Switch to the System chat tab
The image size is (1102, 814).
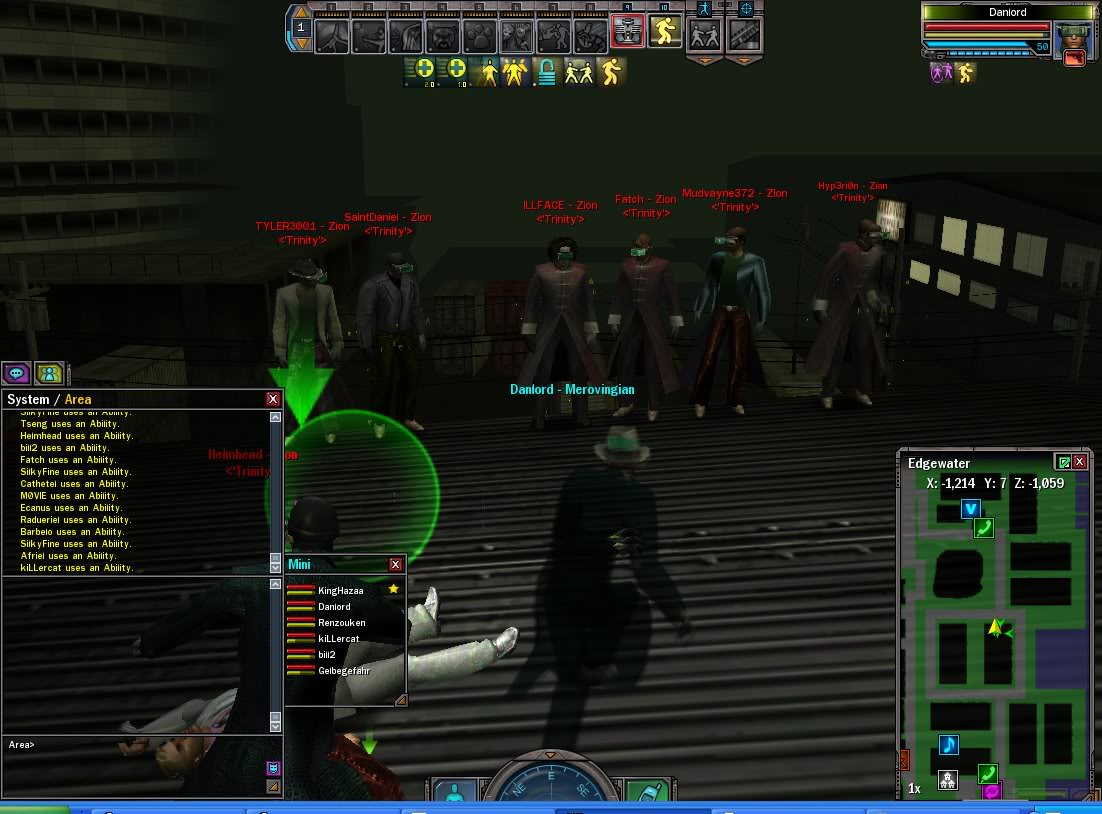(28, 399)
